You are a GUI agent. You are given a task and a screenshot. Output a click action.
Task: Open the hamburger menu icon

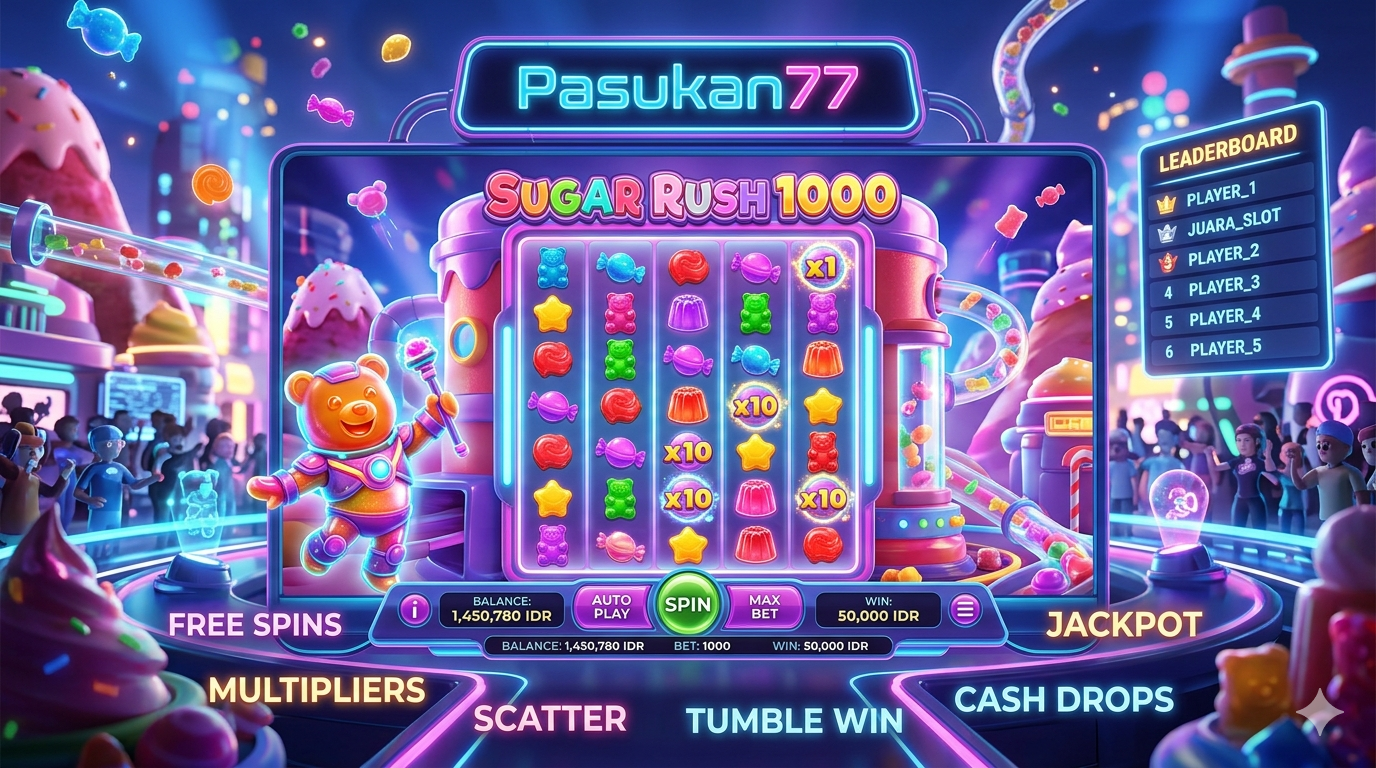pyautogui.click(x=964, y=609)
